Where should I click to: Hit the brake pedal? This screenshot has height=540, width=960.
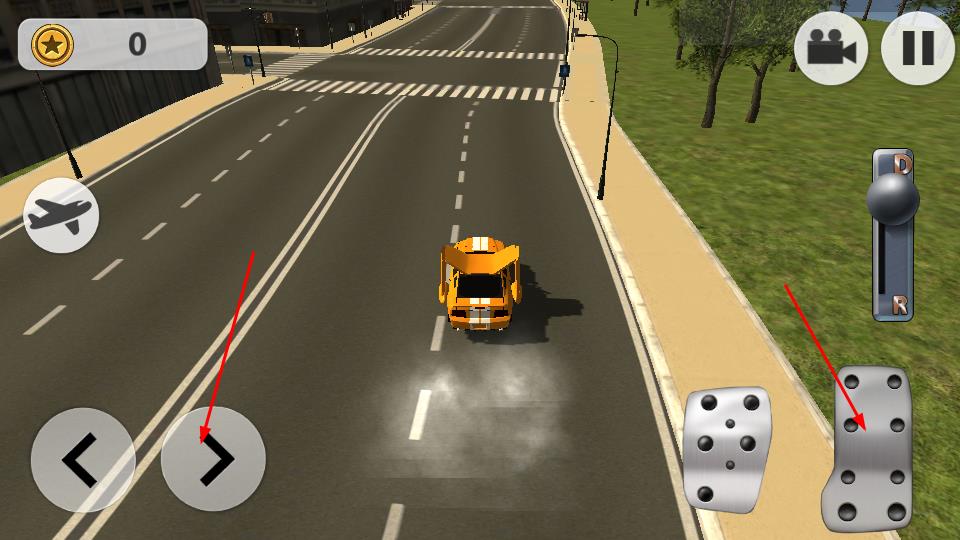(726, 450)
